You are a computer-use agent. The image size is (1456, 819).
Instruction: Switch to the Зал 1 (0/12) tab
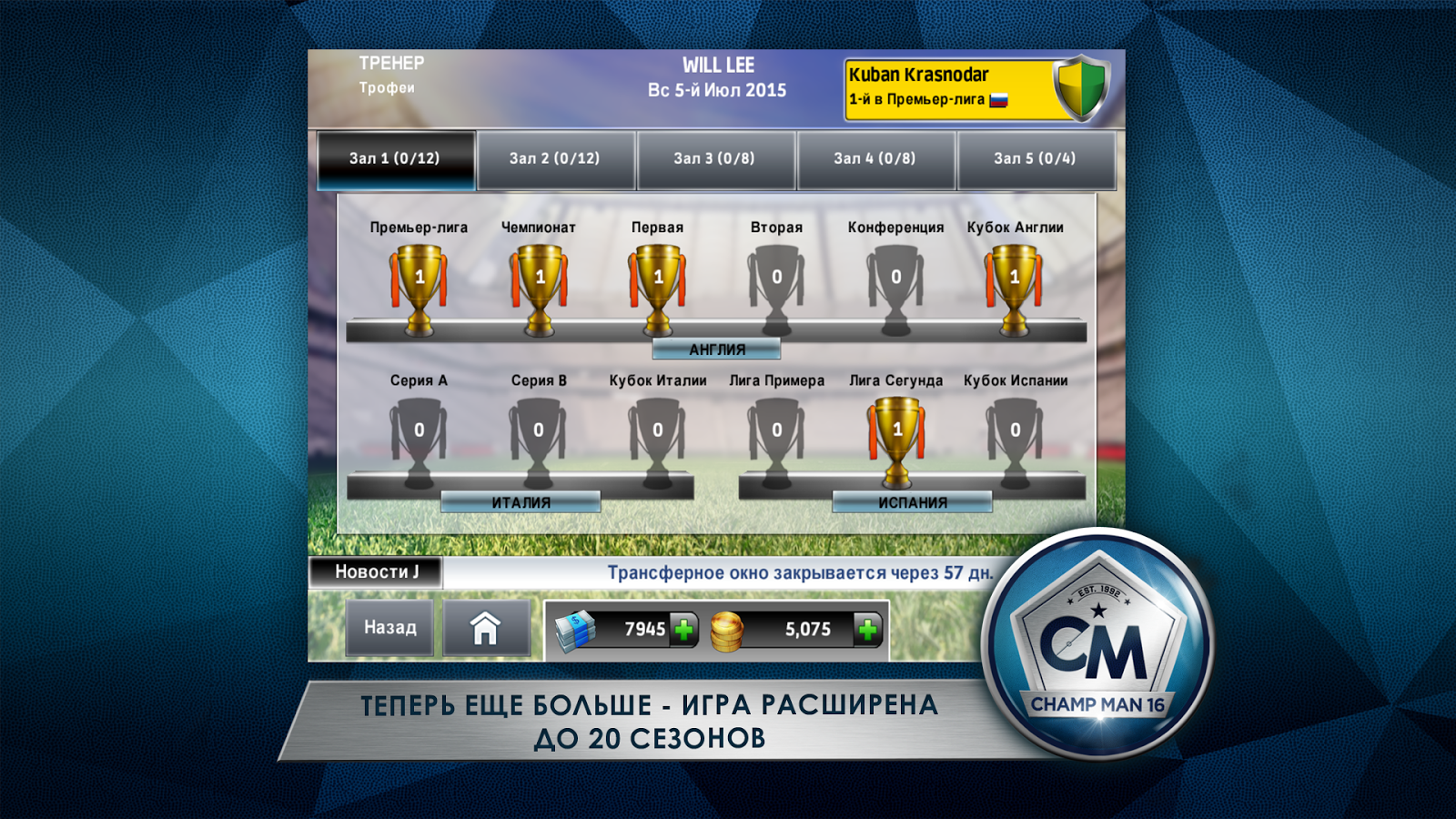pos(396,159)
